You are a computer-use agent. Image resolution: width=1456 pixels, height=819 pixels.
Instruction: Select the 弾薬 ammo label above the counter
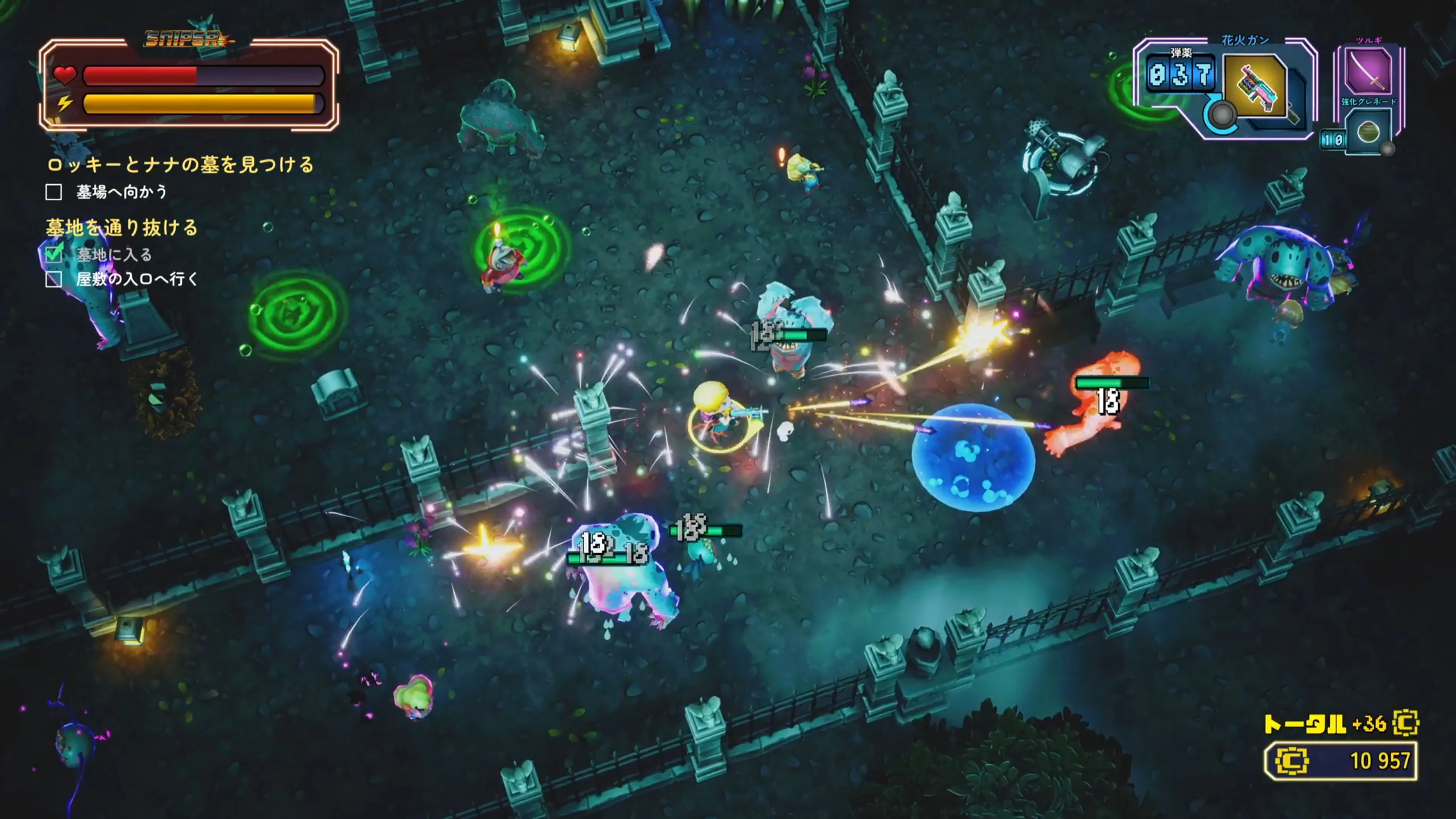pos(1181,53)
